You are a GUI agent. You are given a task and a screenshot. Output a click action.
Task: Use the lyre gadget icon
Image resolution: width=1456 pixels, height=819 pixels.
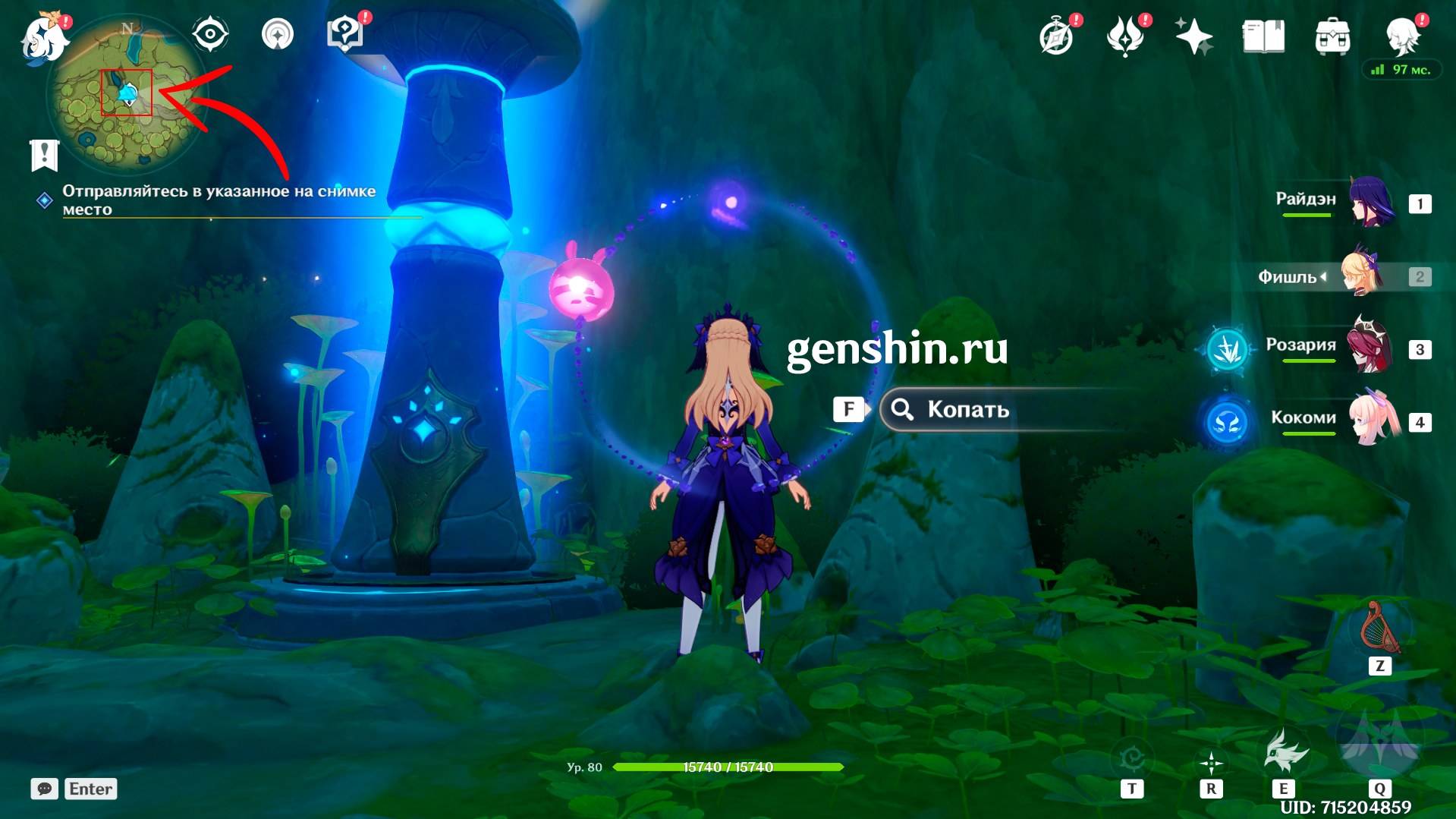tap(1380, 628)
